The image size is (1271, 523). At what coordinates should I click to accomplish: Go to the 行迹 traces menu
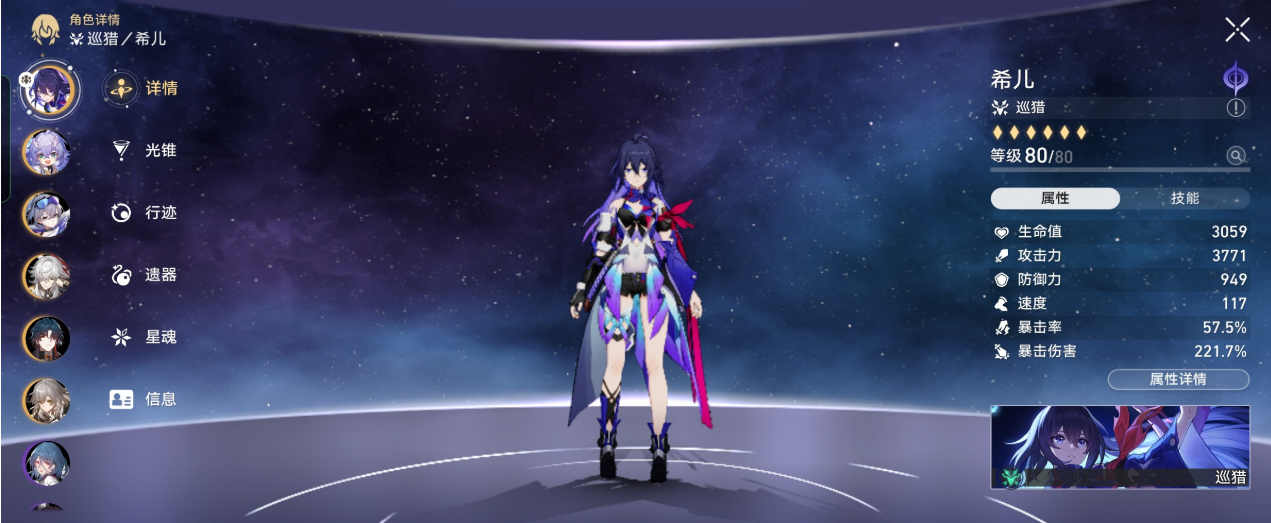click(x=146, y=212)
